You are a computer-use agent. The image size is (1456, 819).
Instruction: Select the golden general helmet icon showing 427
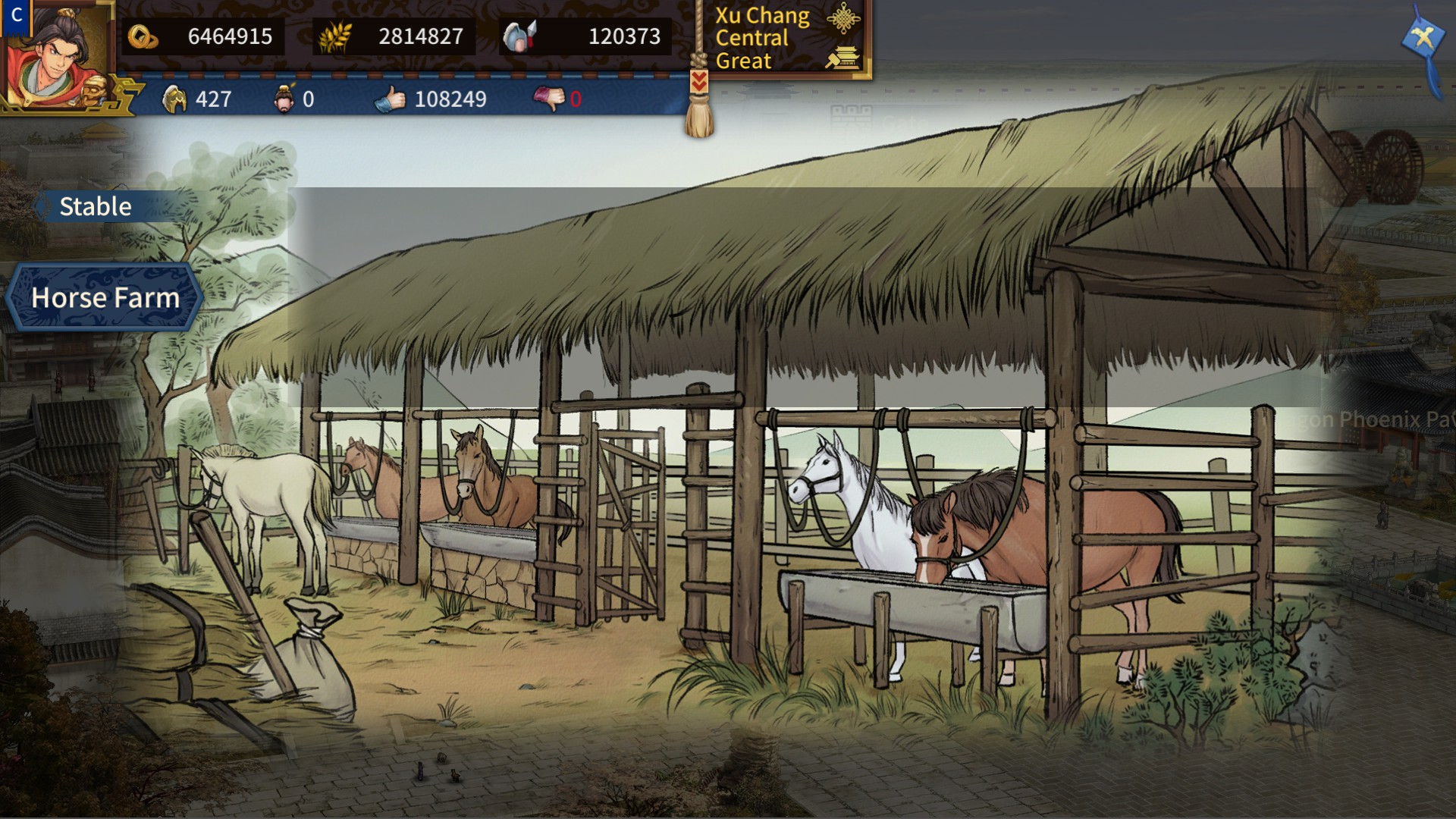click(x=174, y=99)
